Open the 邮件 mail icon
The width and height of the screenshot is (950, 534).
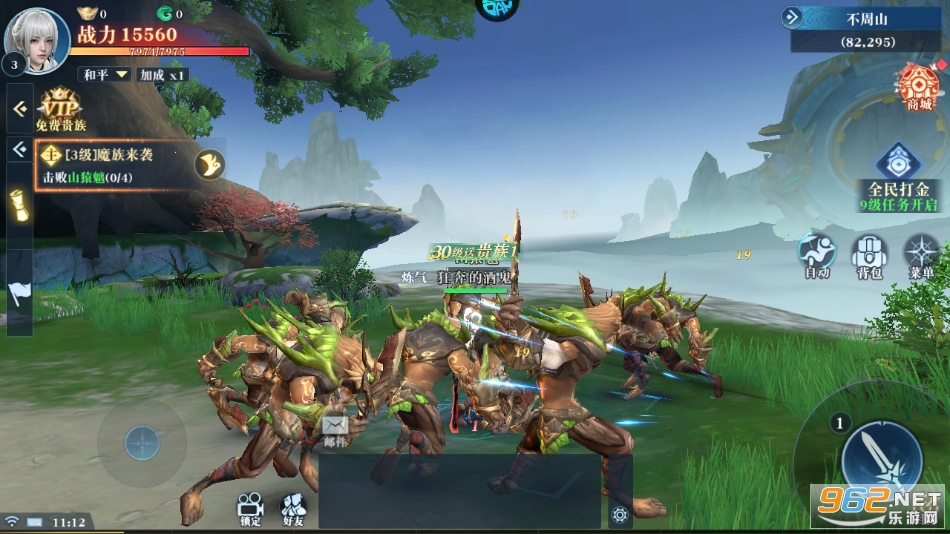335,430
